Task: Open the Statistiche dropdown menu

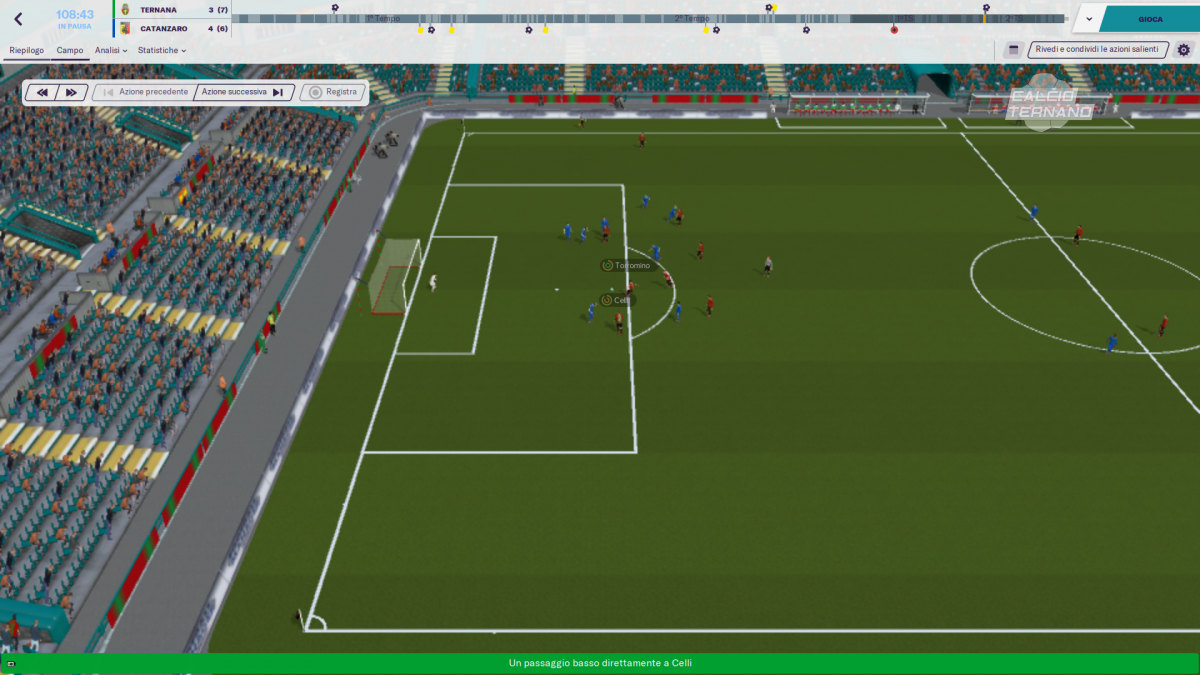Action: coord(161,50)
